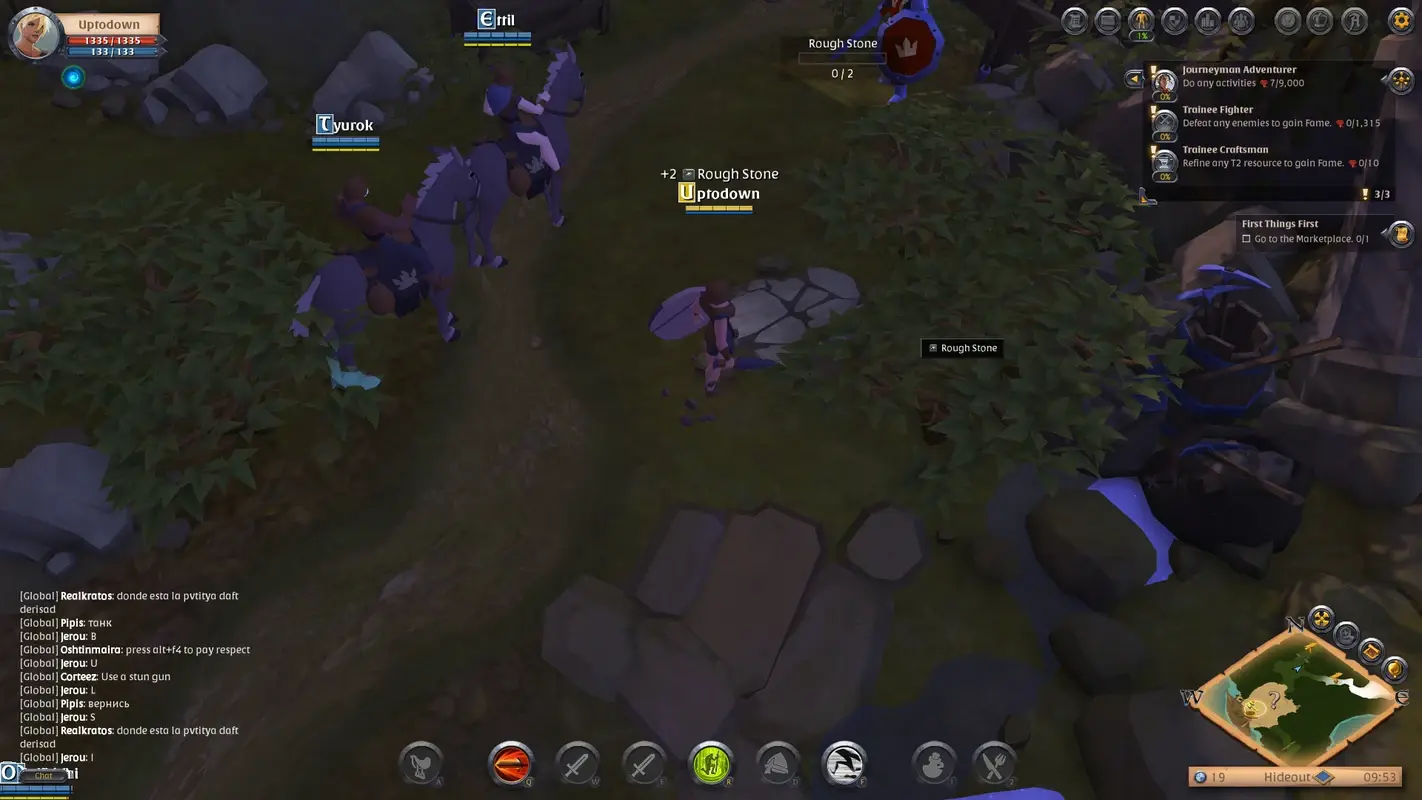Summon your mount with the saddle icon
The image size is (1422, 800).
tap(421, 763)
